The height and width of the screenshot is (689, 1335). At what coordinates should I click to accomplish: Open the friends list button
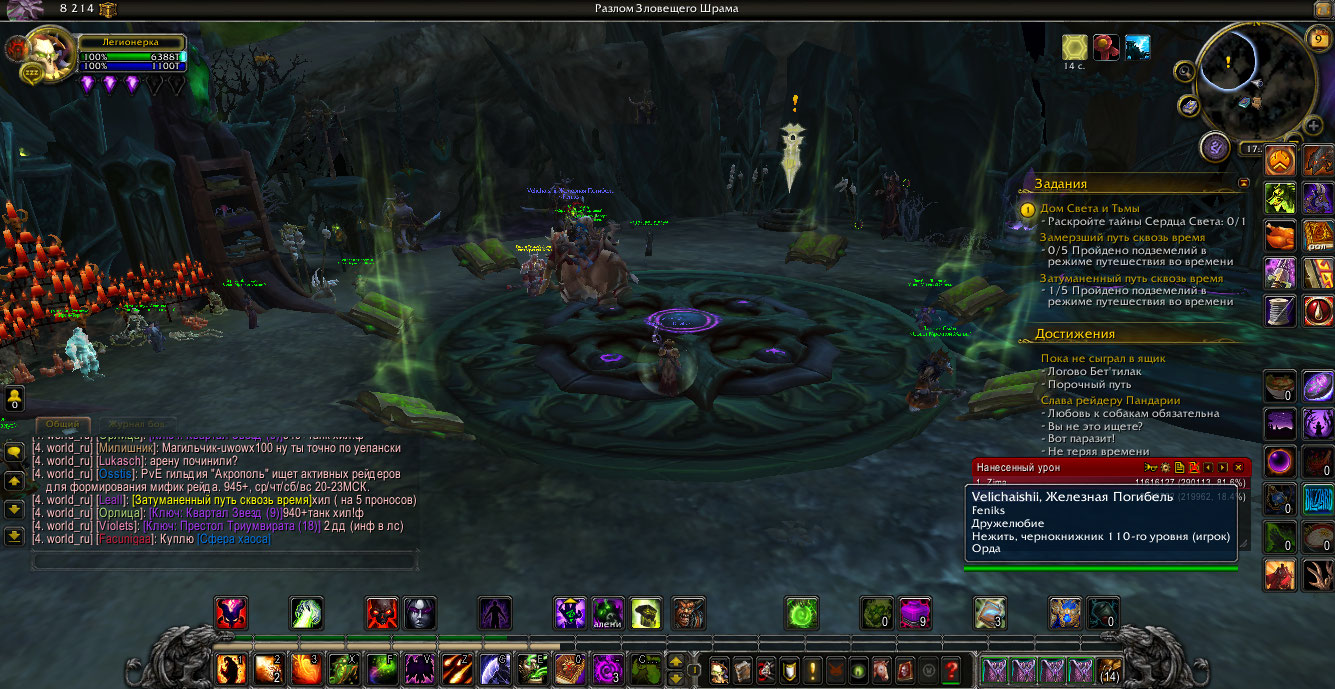[x=14, y=400]
